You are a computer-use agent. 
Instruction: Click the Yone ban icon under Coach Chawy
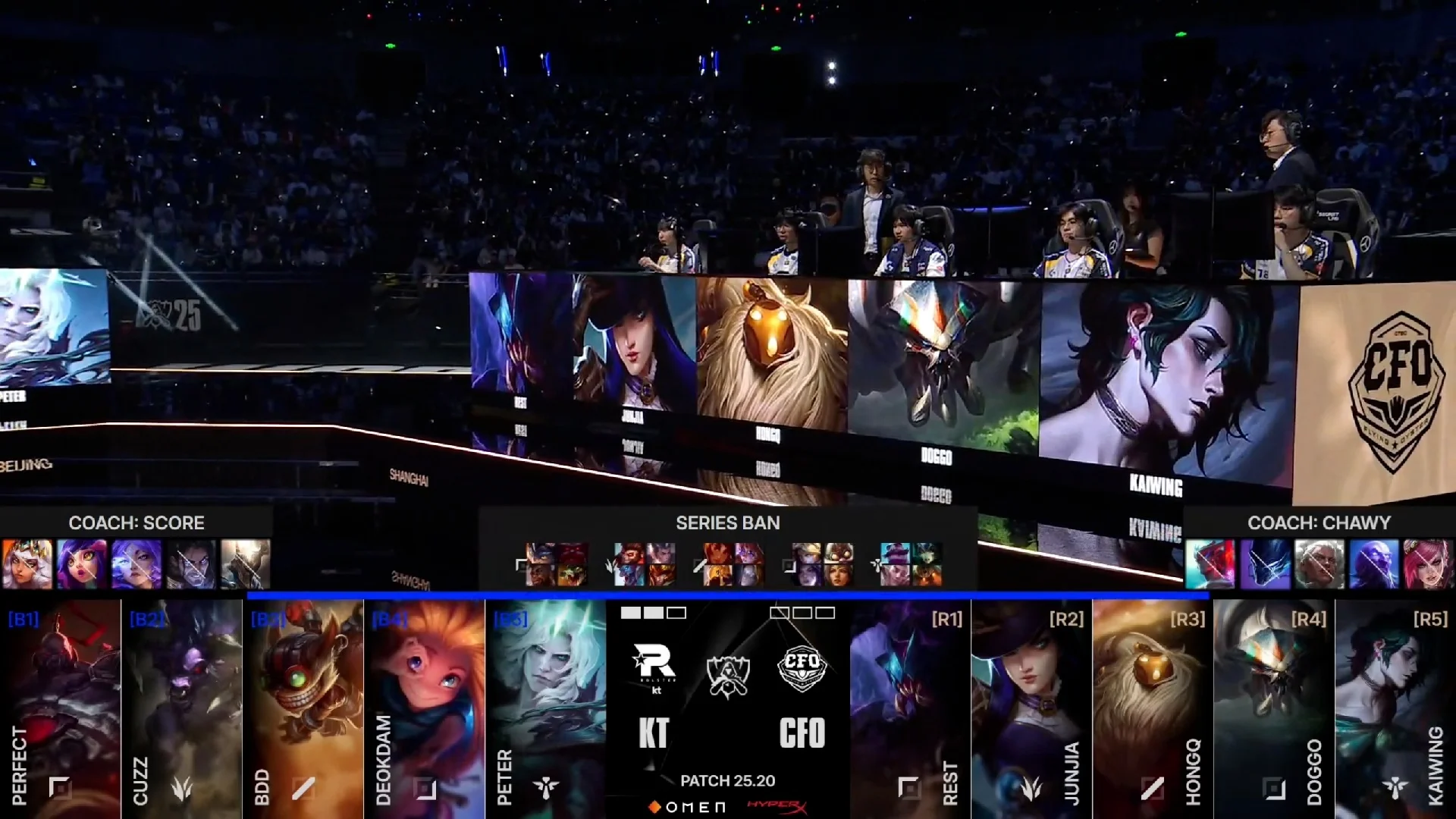point(1210,564)
